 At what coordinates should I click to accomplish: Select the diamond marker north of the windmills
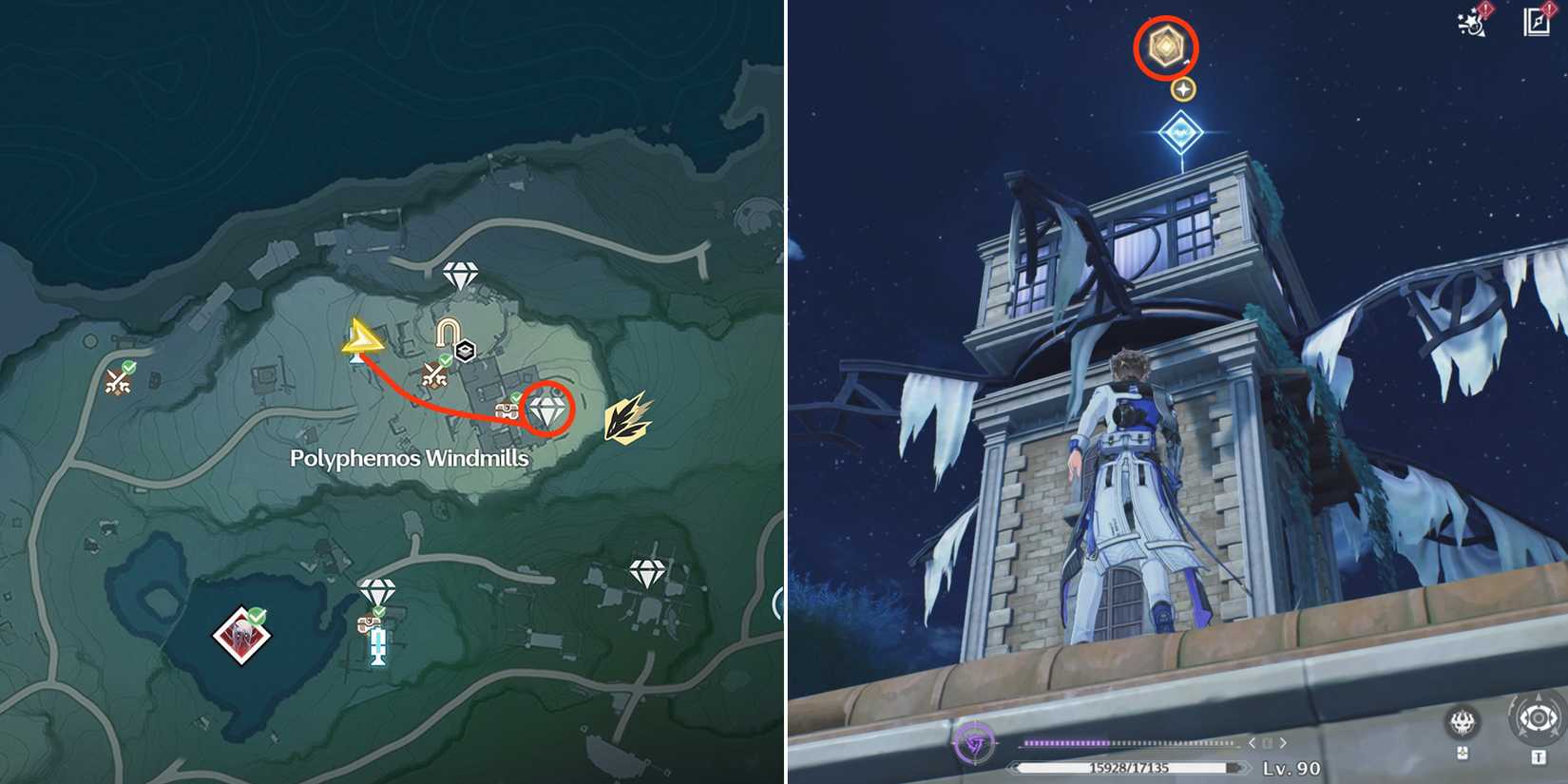pos(459,273)
